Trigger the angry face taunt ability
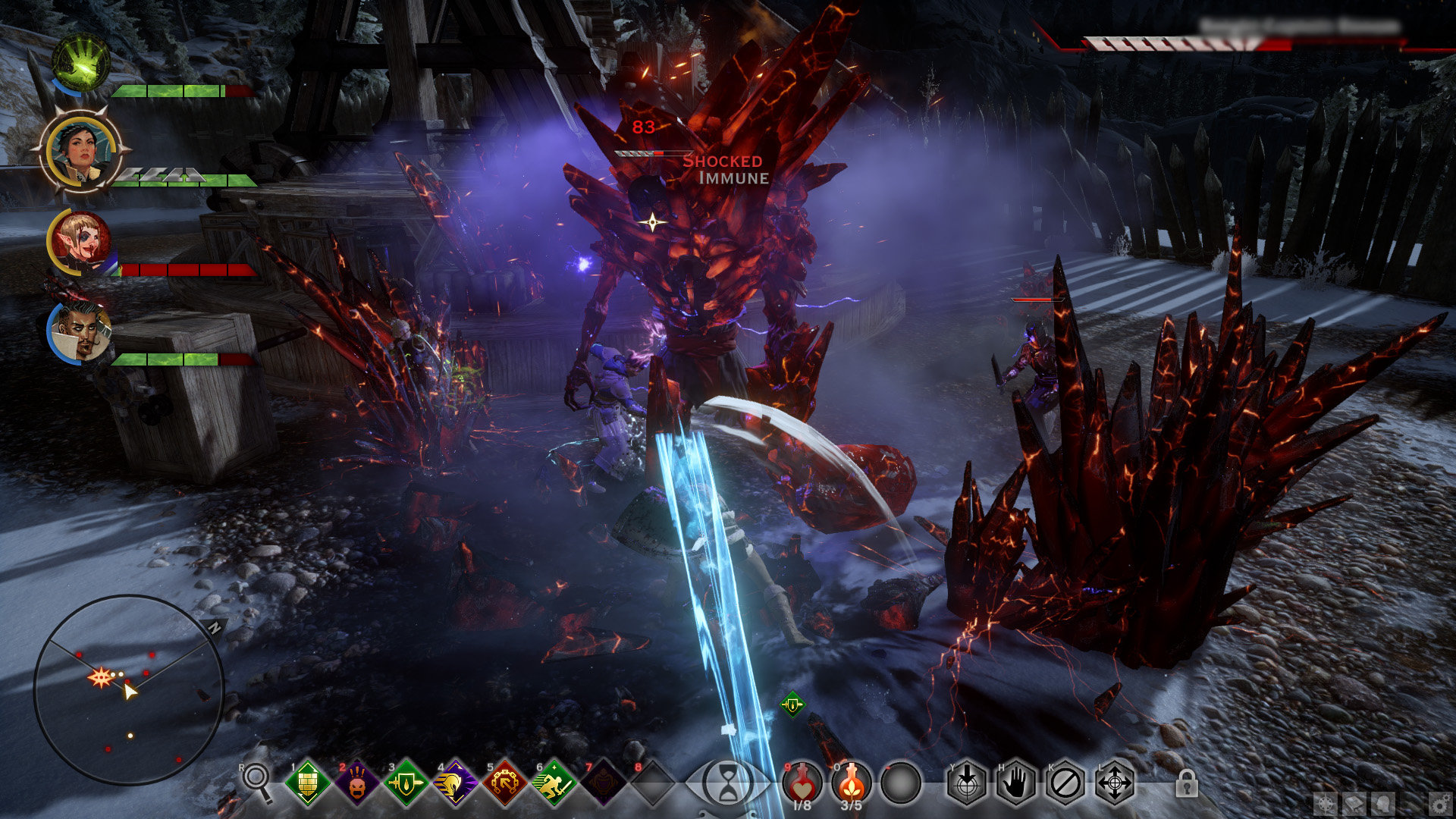Image resolution: width=1456 pixels, height=819 pixels. pyautogui.click(x=357, y=782)
